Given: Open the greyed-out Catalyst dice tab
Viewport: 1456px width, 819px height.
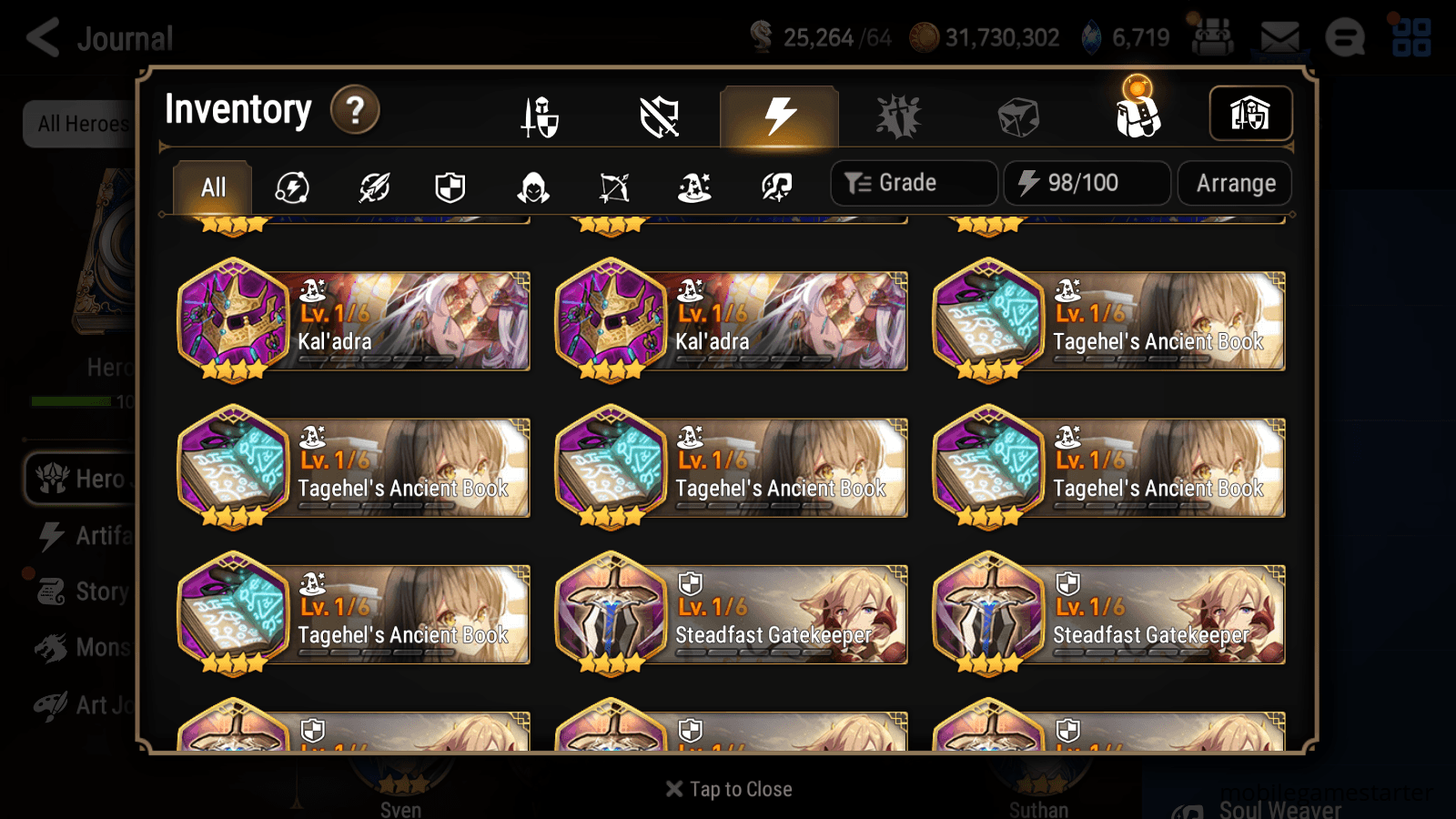Looking at the screenshot, I should point(1021,116).
